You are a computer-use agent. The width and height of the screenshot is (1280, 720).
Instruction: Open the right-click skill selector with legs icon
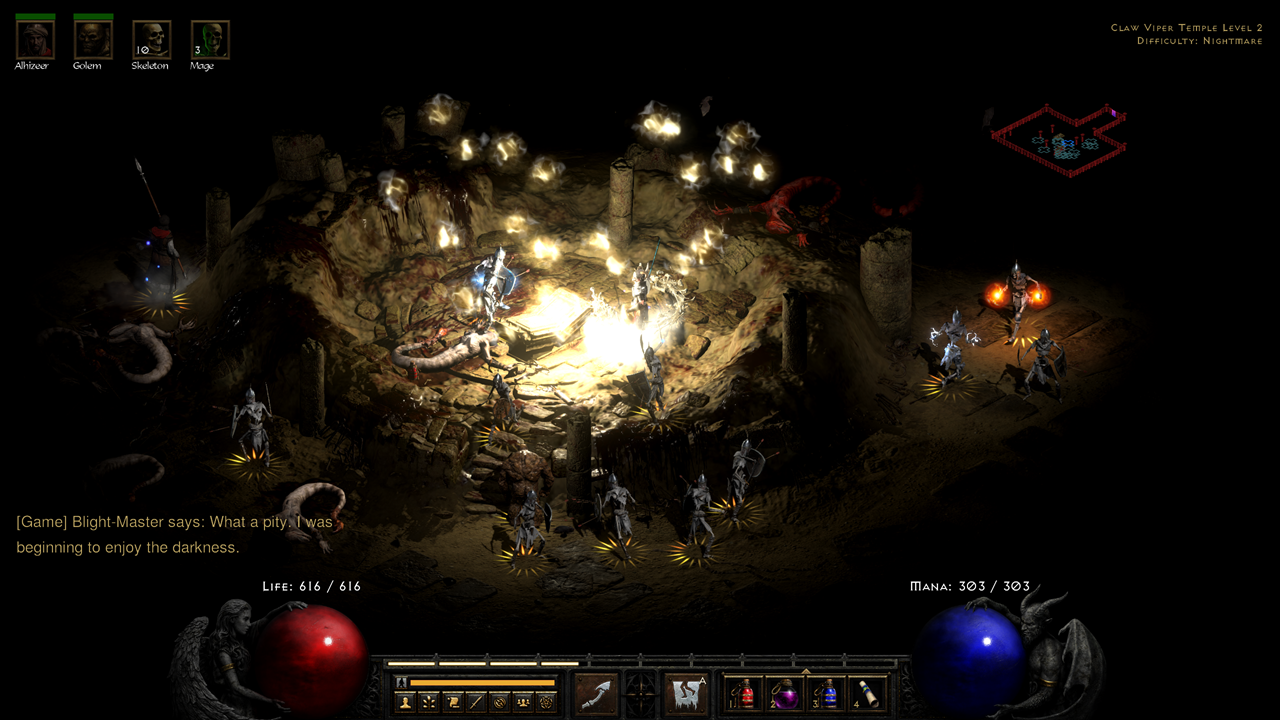pyautogui.click(x=686, y=694)
